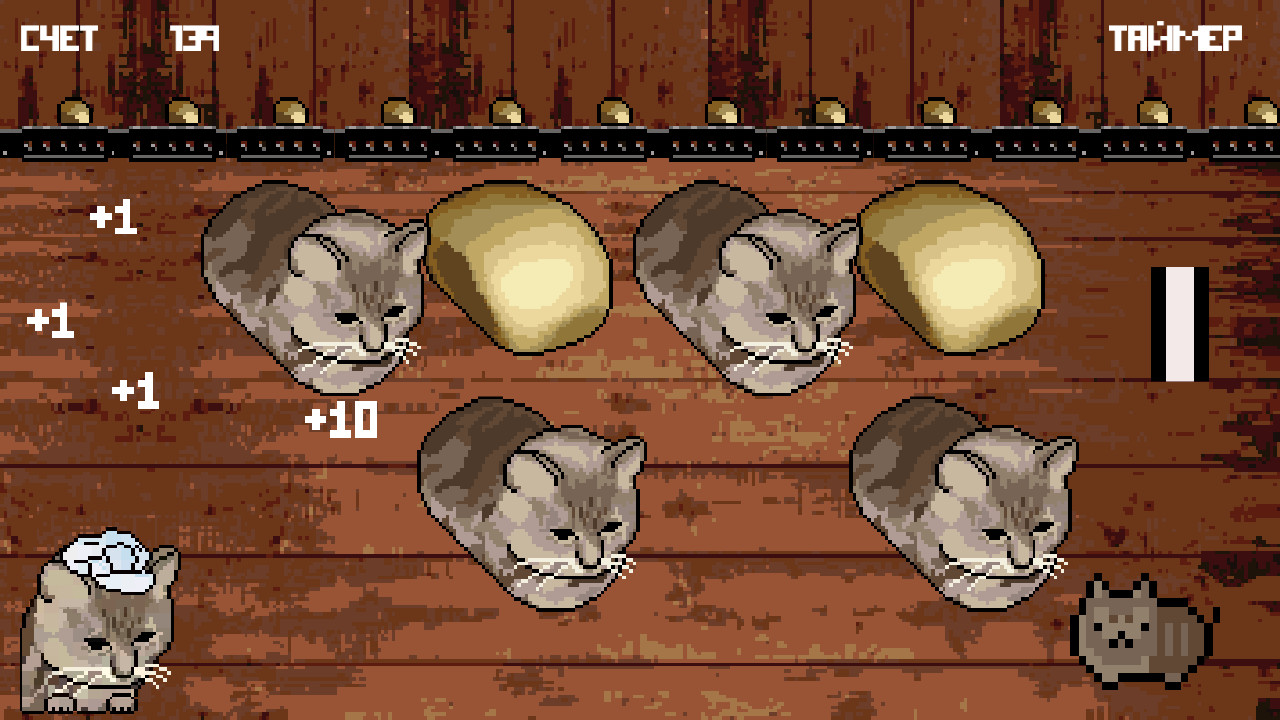Viewport: 1280px width, 720px height.
Task: Tap the middle +1 score popup
Action: (50, 322)
